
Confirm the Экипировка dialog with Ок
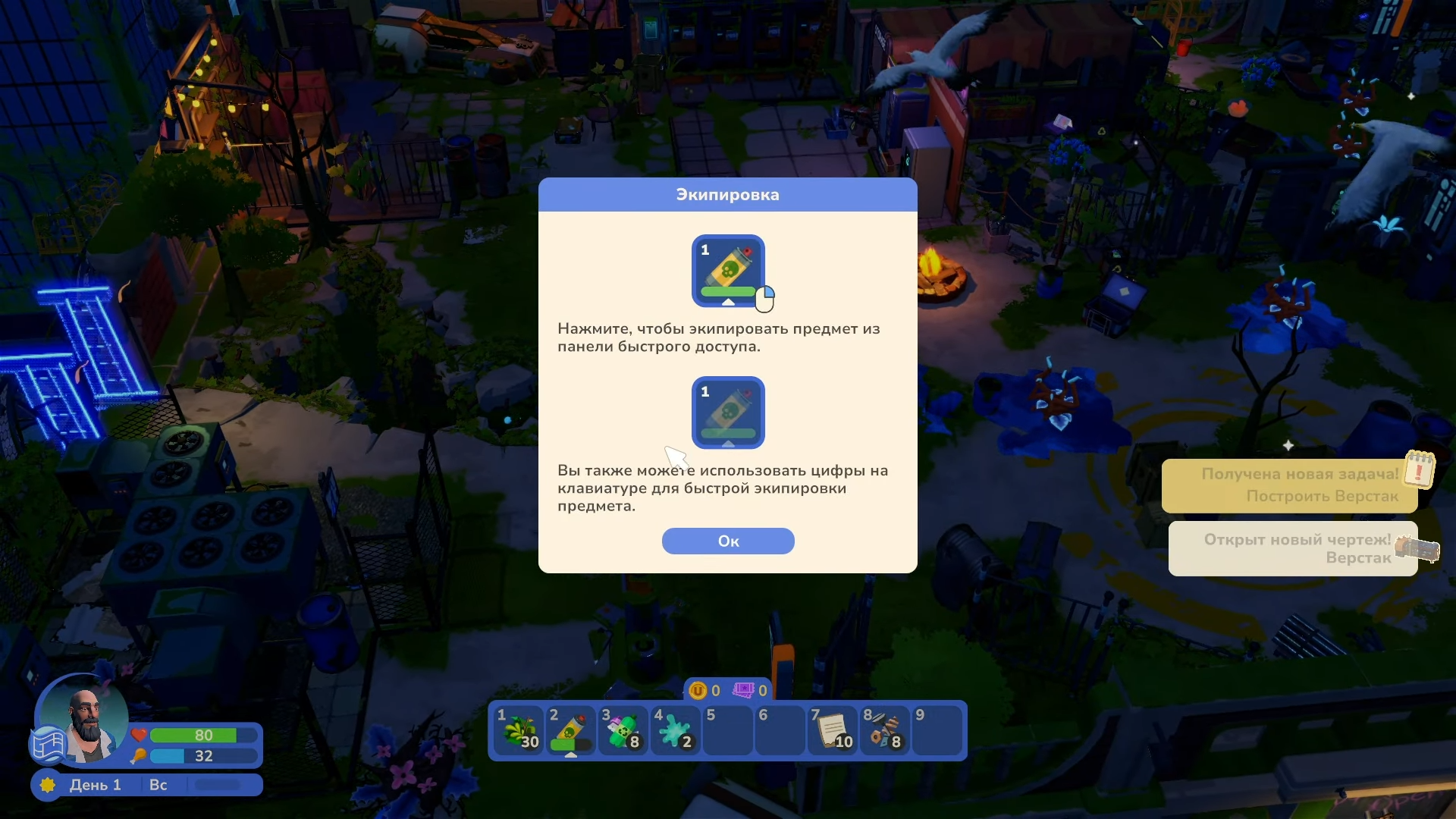(x=728, y=541)
